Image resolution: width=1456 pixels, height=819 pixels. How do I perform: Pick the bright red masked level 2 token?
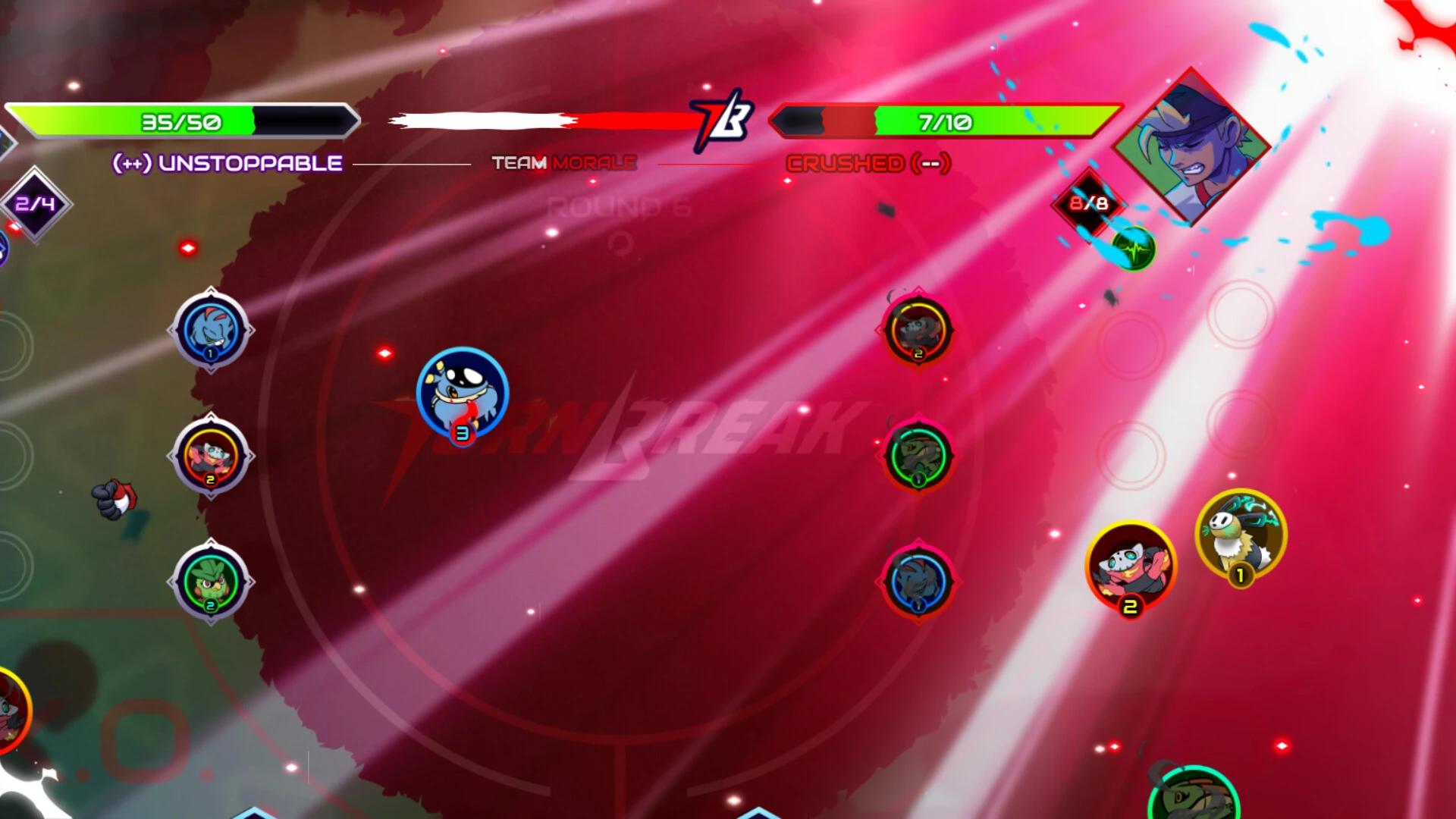[x=1131, y=565]
